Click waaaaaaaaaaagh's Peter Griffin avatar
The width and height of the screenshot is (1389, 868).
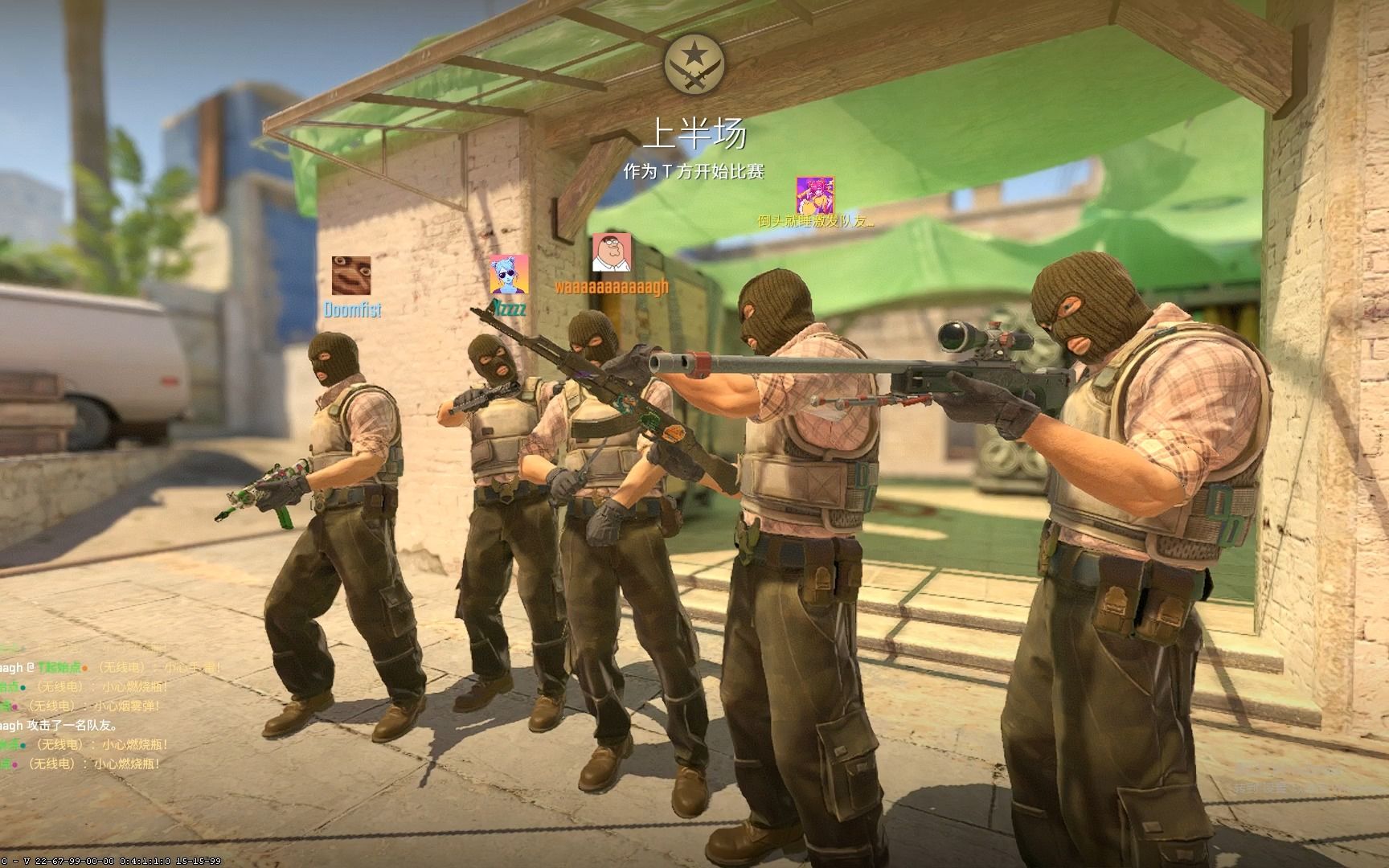pos(611,254)
